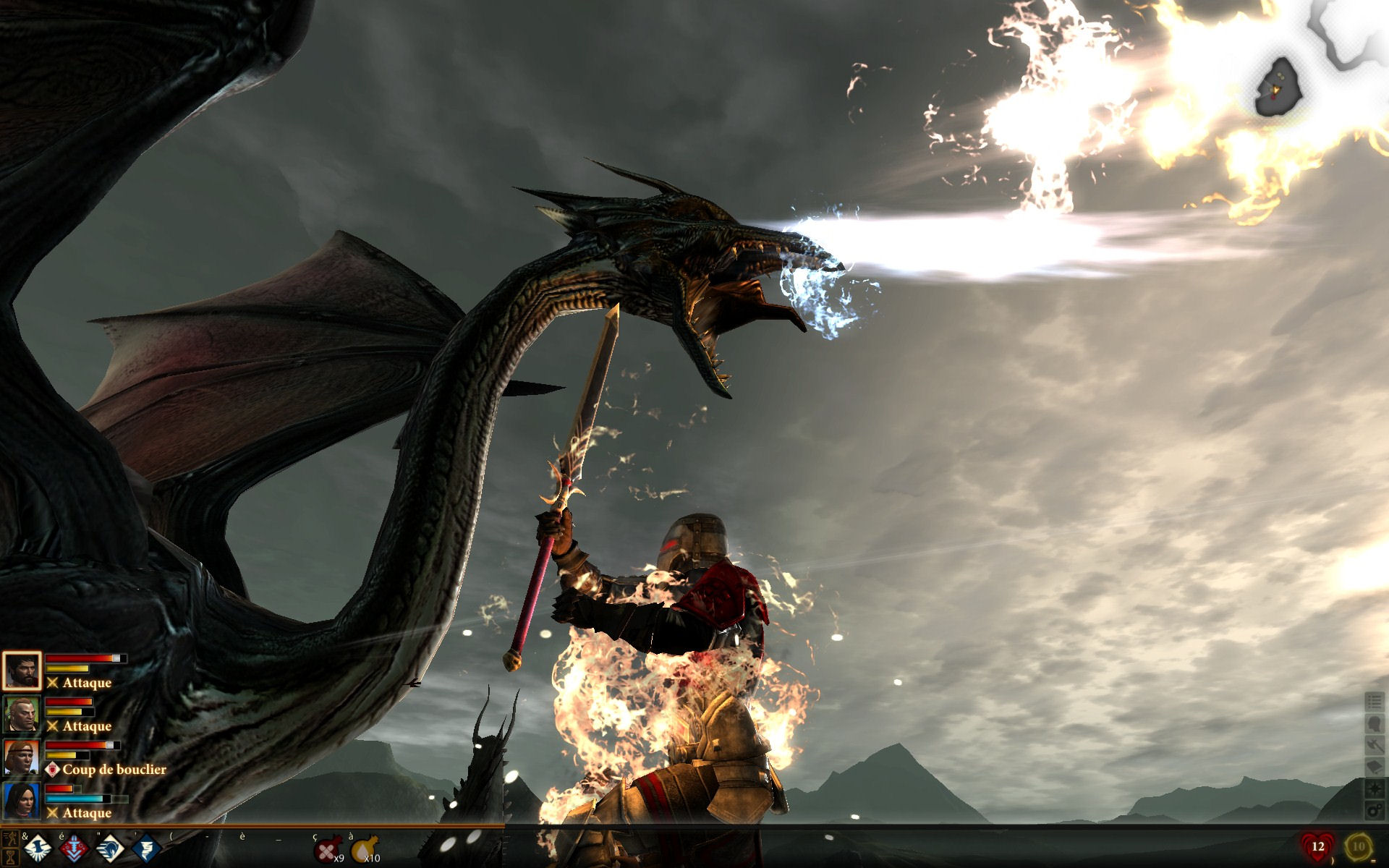The height and width of the screenshot is (868, 1389).
Task: Activate the blue whirlwind ability
Action: [x=145, y=848]
